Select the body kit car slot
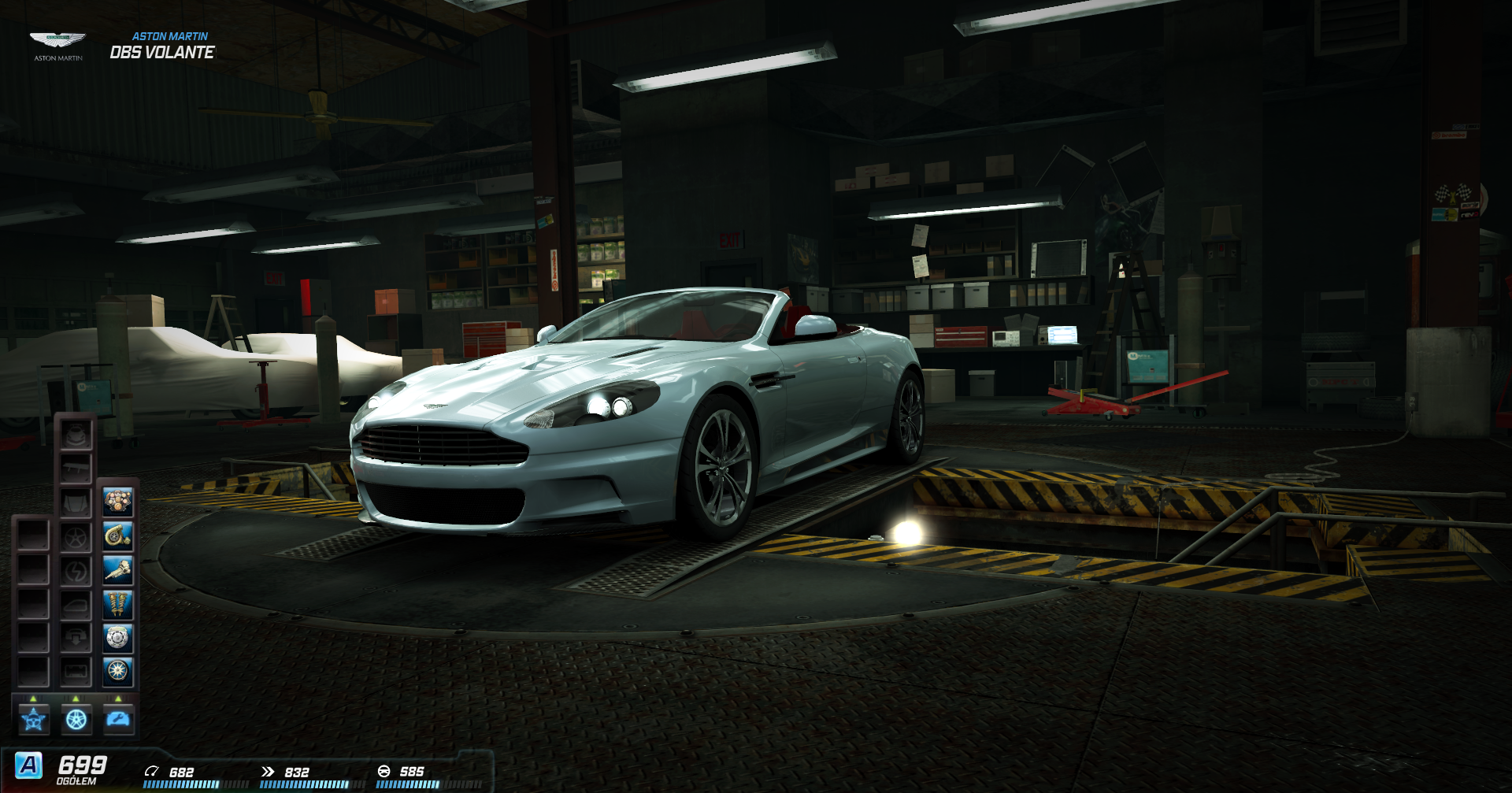The image size is (1512, 793). (76, 435)
